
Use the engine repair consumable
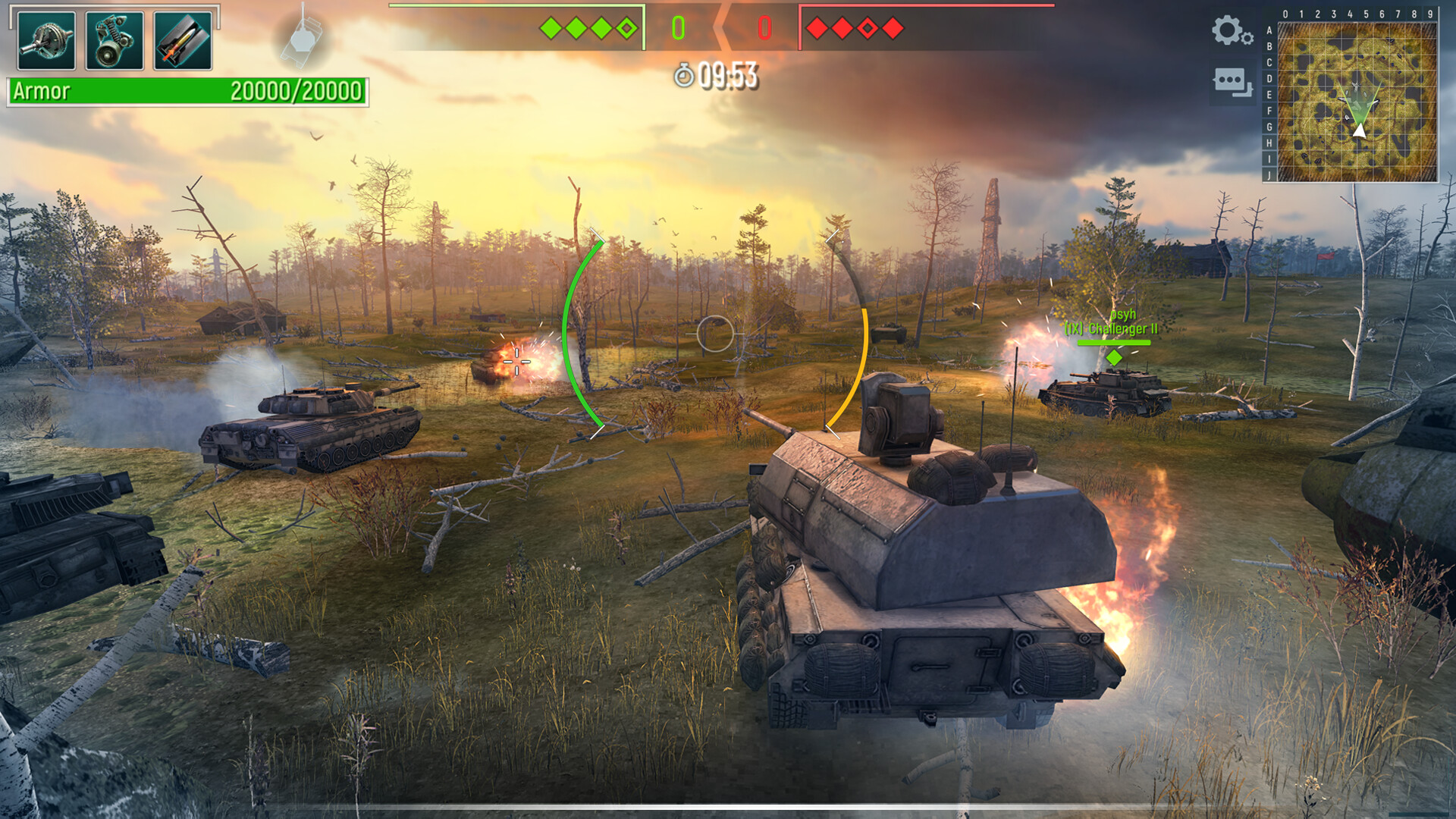112,40
